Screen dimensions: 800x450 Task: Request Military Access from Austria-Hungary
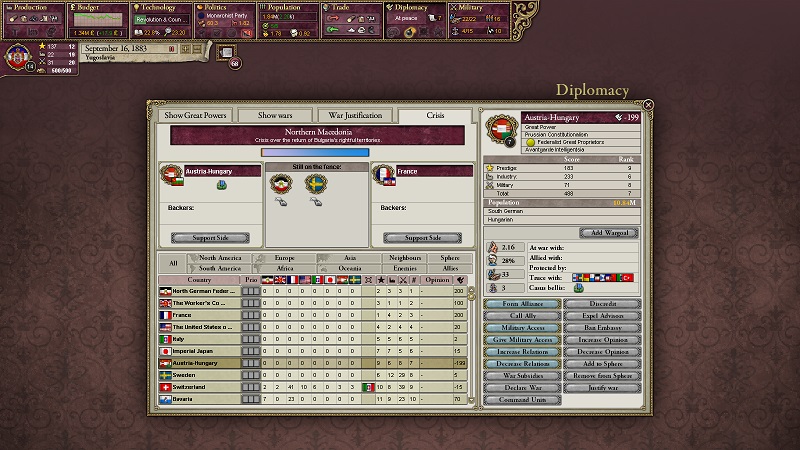(x=522, y=327)
